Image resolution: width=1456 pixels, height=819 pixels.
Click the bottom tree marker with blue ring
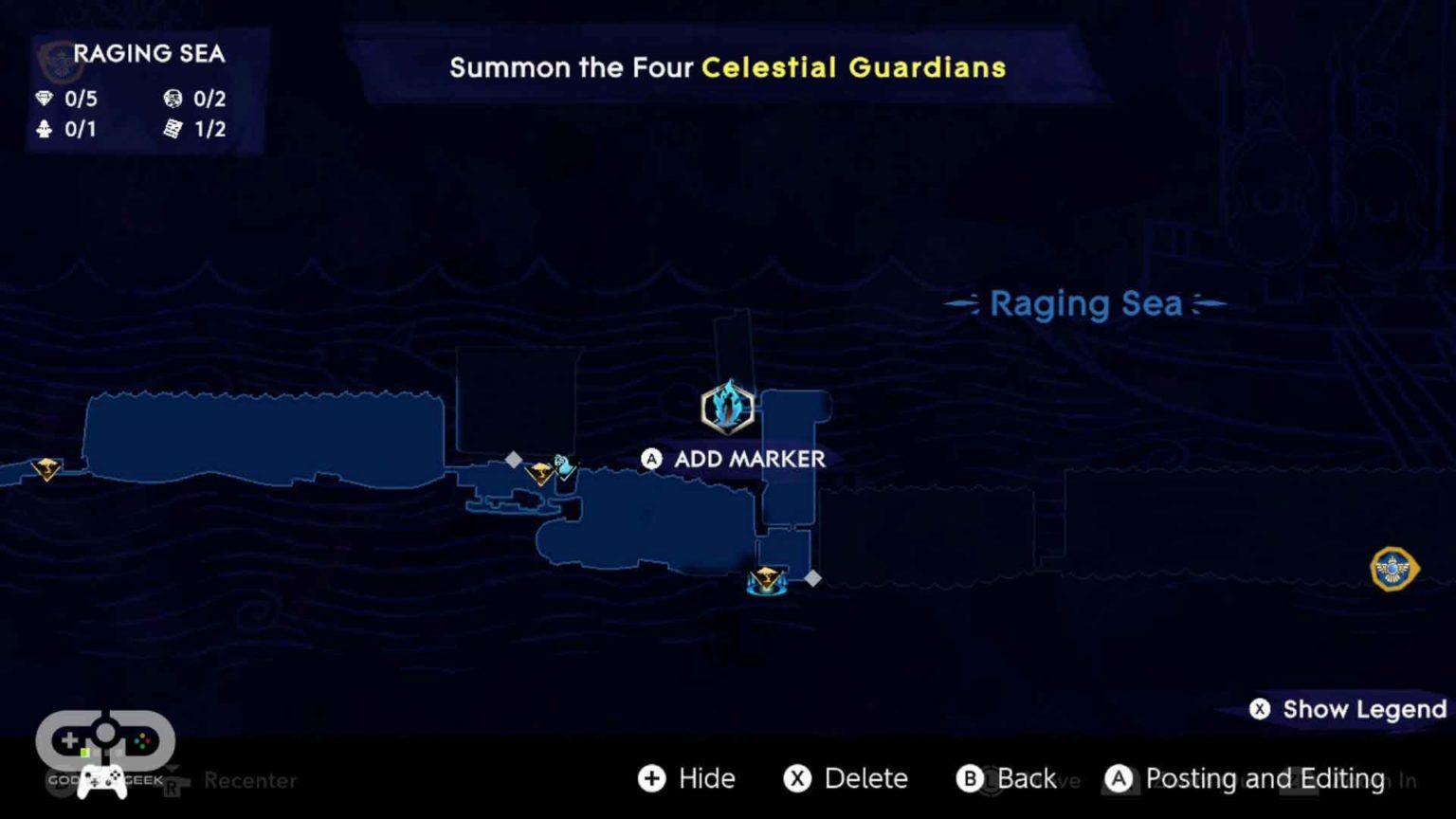click(x=766, y=580)
